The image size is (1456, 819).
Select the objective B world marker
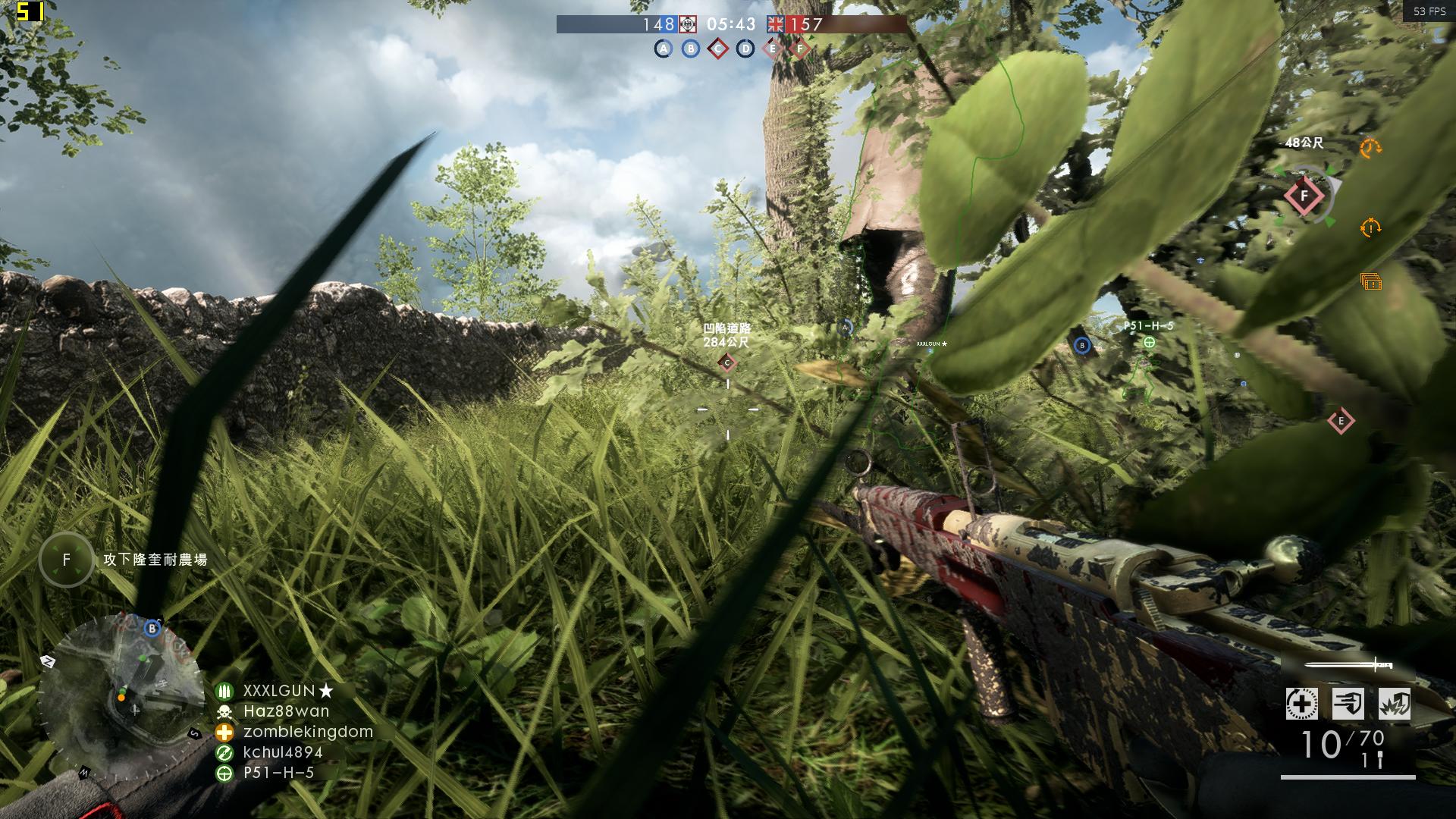1081,347
